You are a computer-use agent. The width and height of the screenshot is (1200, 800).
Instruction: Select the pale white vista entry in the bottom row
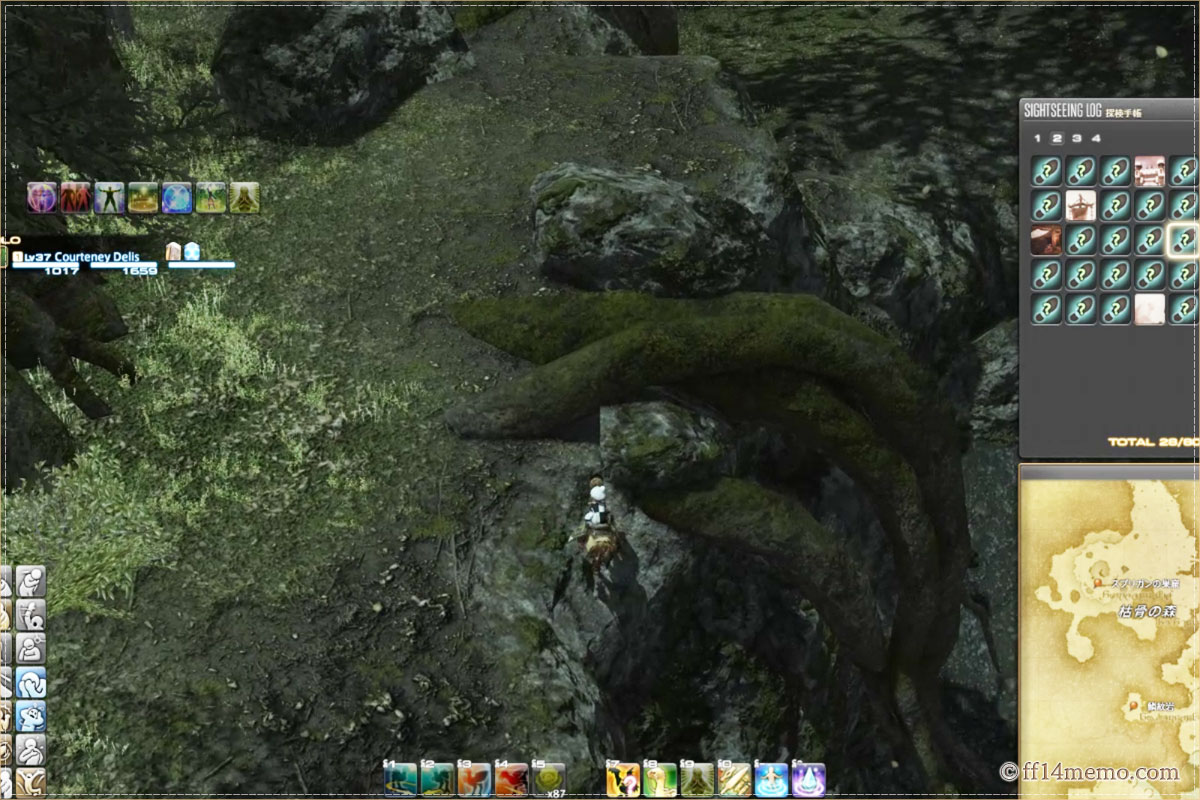[1150, 308]
